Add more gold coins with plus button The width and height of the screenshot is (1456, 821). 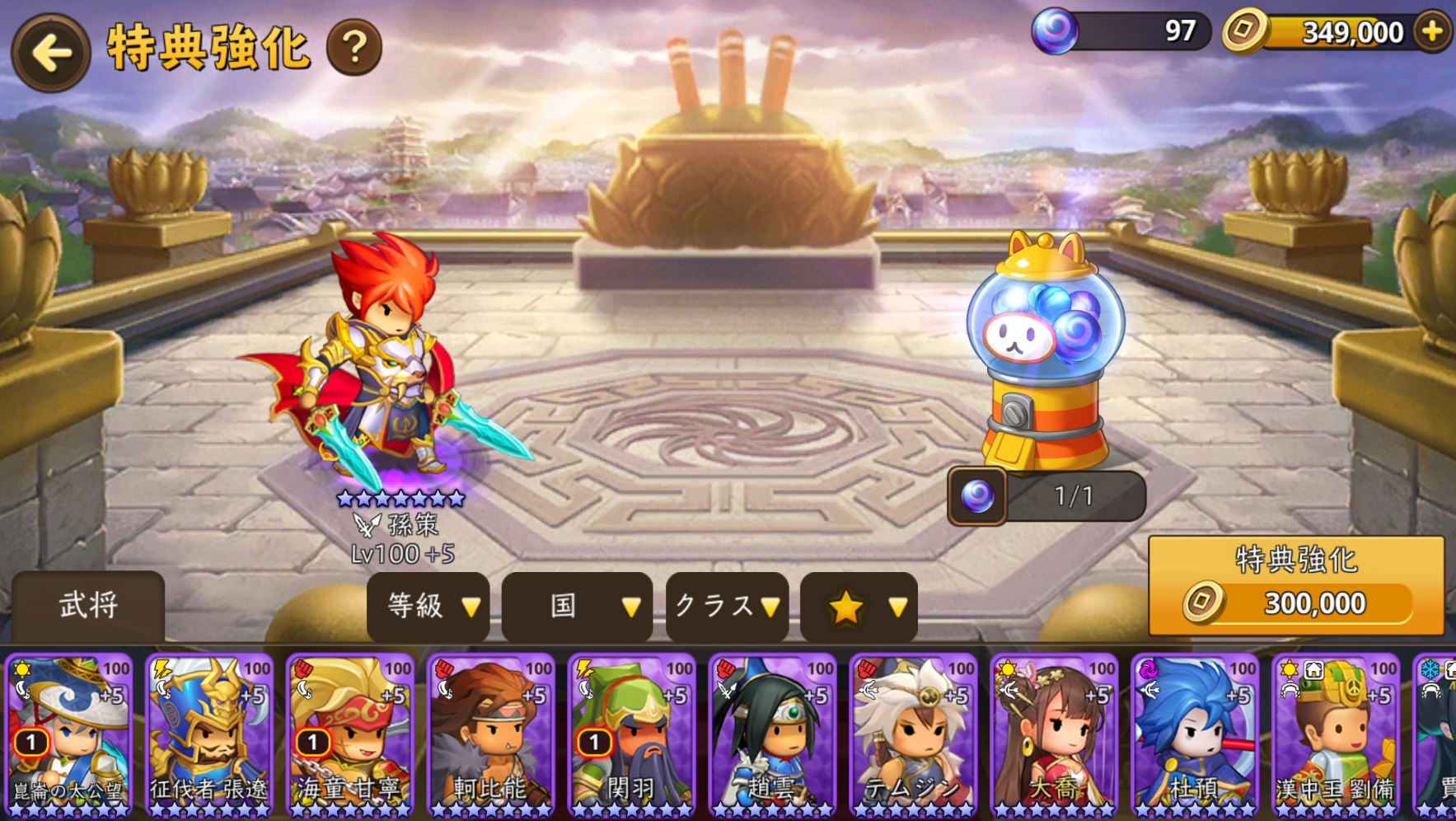(1432, 31)
